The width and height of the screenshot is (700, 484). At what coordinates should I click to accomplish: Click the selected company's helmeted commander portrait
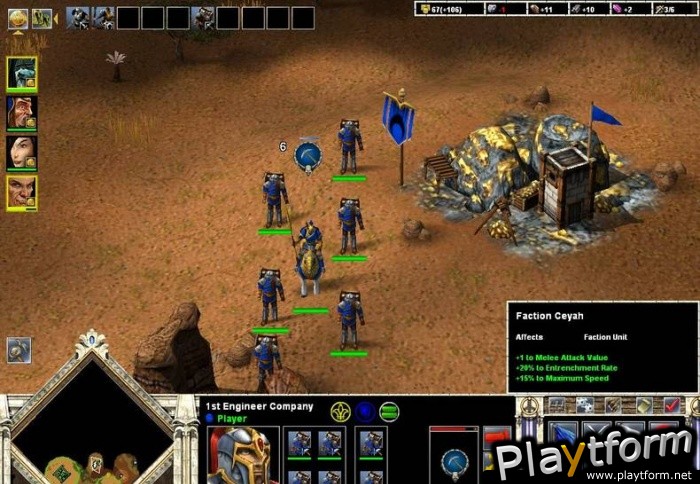pos(242,456)
